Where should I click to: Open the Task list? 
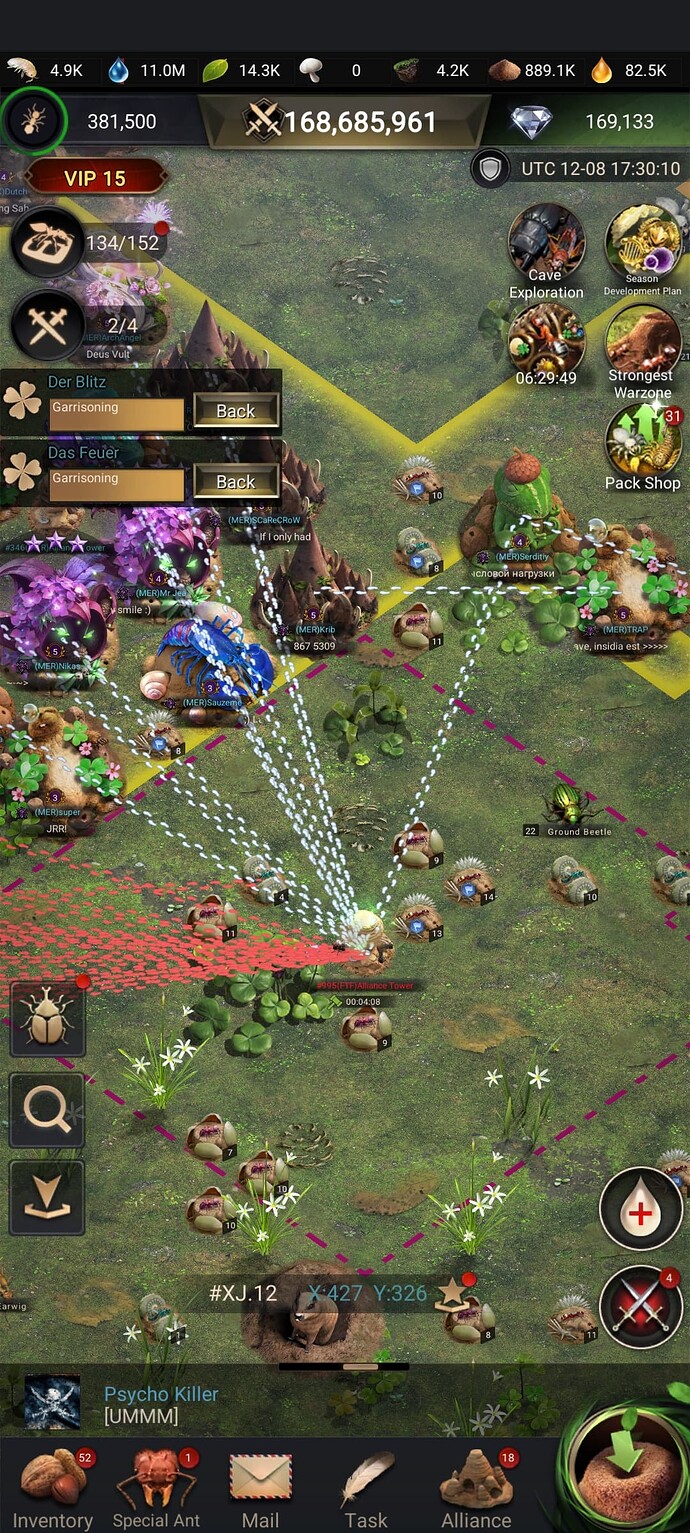pos(366,1489)
